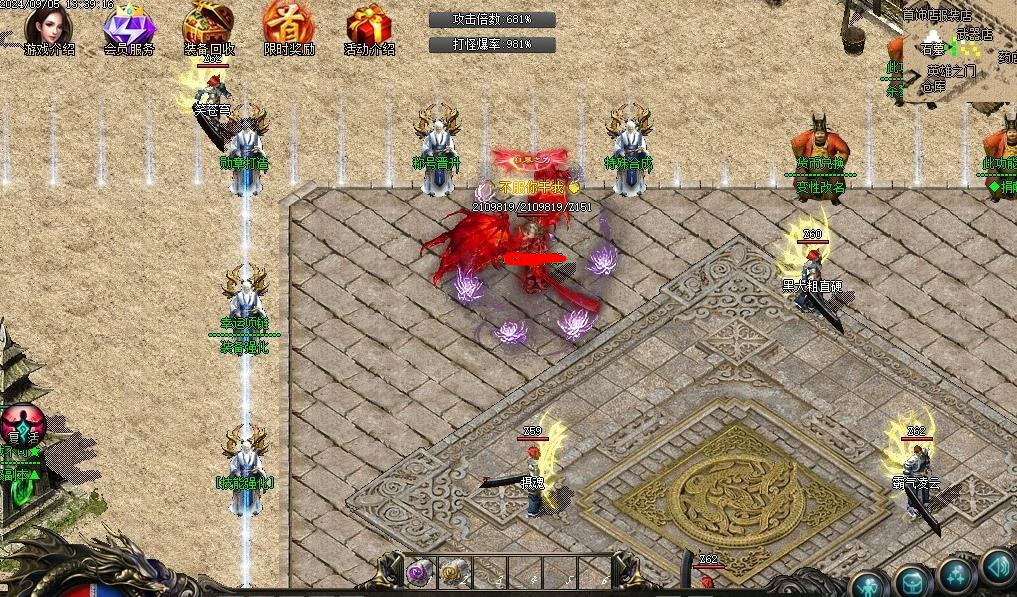Open the sparkle skills round button
The image size is (1017, 597).
point(957,575)
